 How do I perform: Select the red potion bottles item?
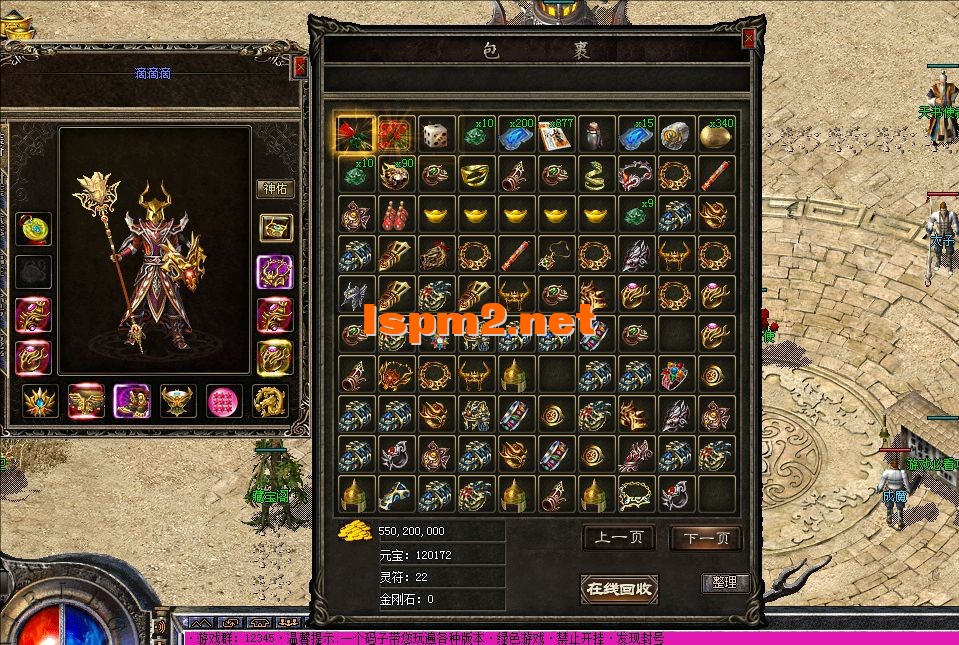[395, 215]
